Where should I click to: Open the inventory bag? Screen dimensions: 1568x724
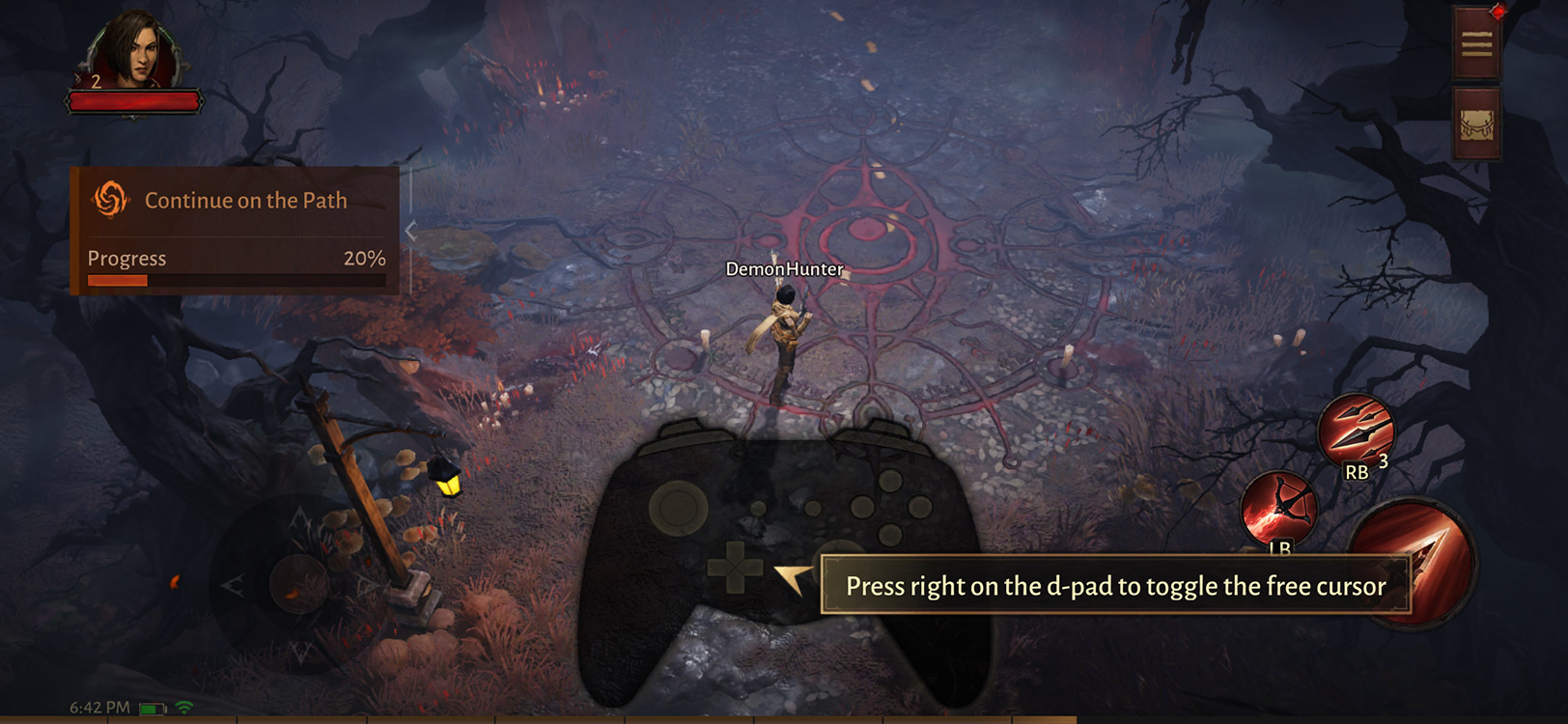[1476, 124]
